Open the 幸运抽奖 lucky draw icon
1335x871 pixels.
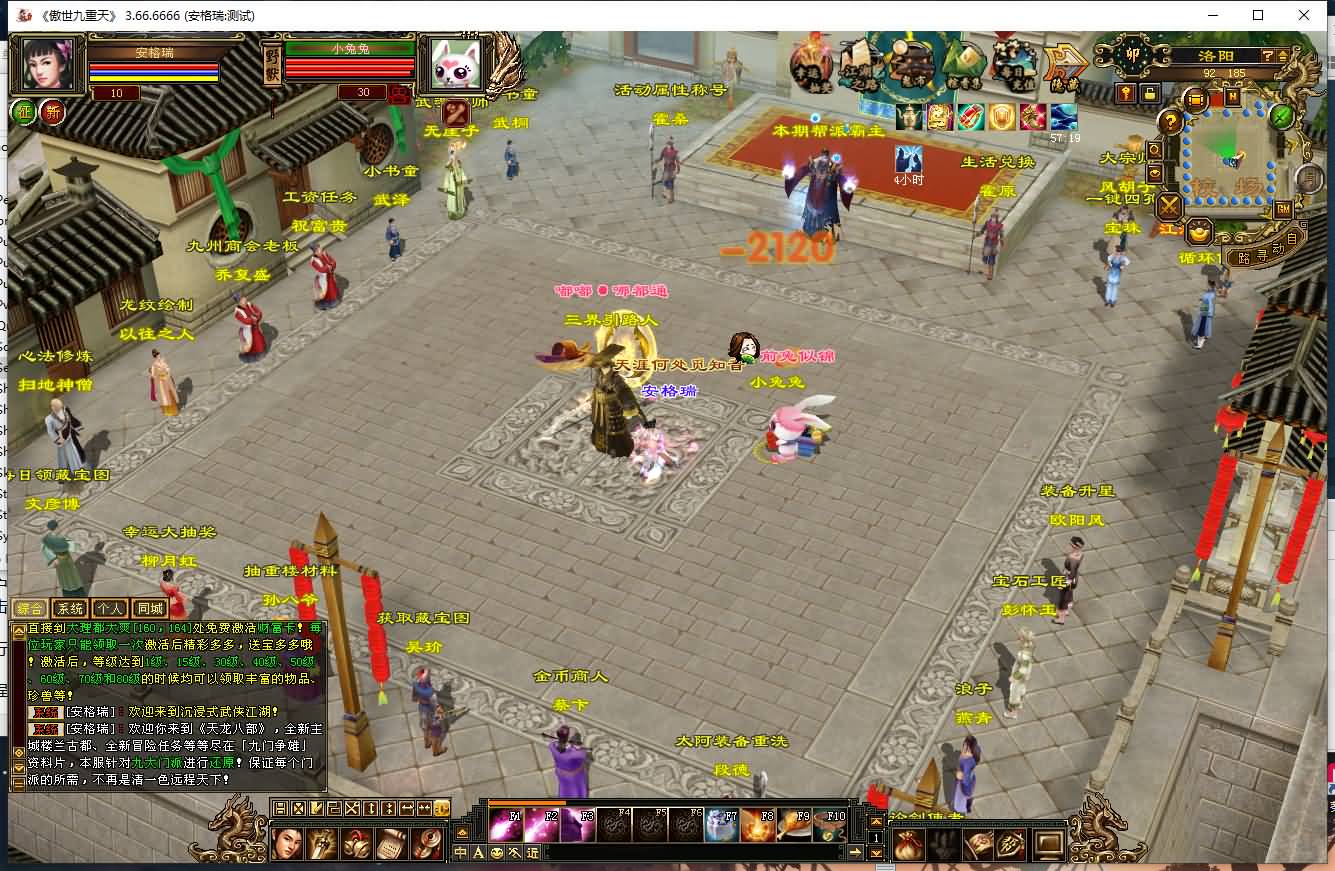[x=811, y=63]
